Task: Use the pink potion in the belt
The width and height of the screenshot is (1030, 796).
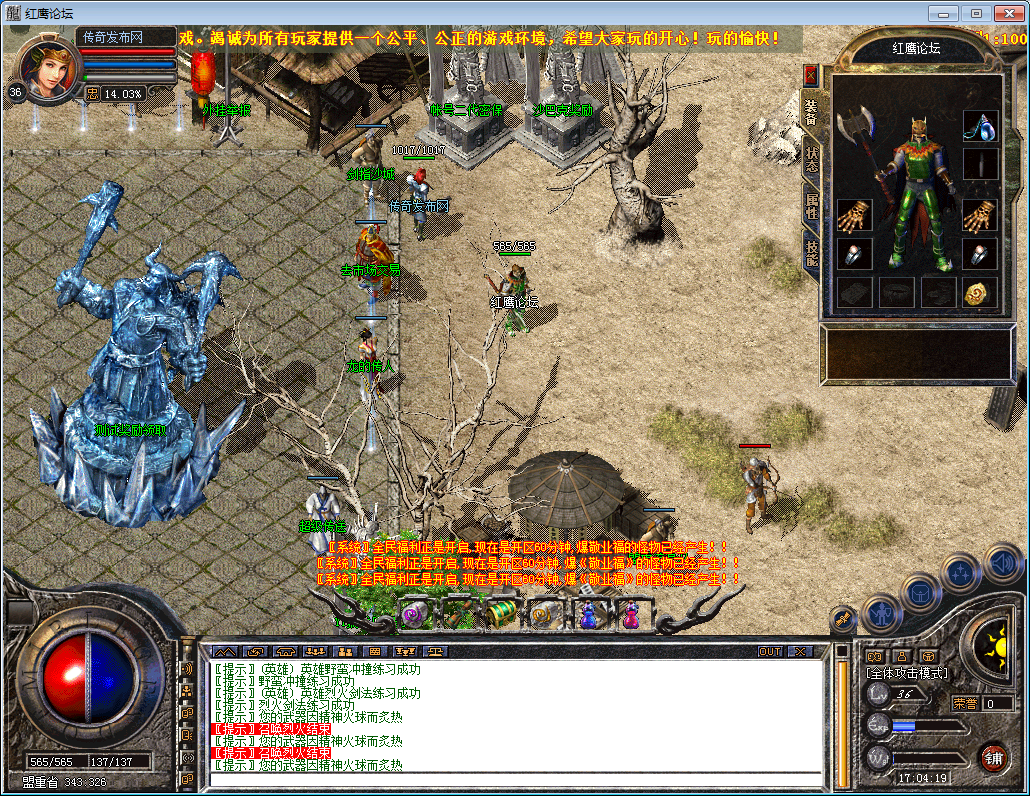Action: tap(631, 613)
